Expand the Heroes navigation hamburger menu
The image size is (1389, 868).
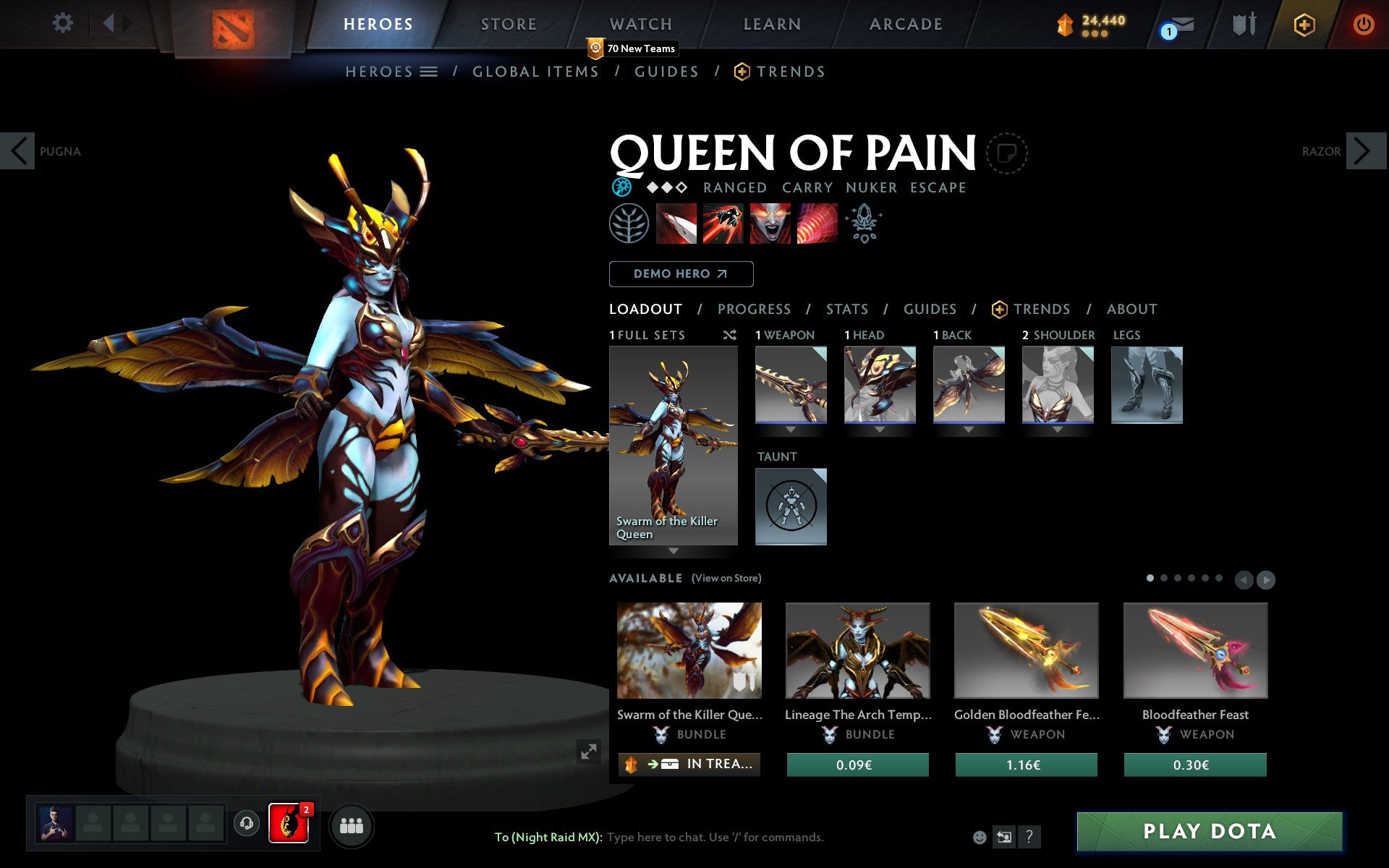429,72
